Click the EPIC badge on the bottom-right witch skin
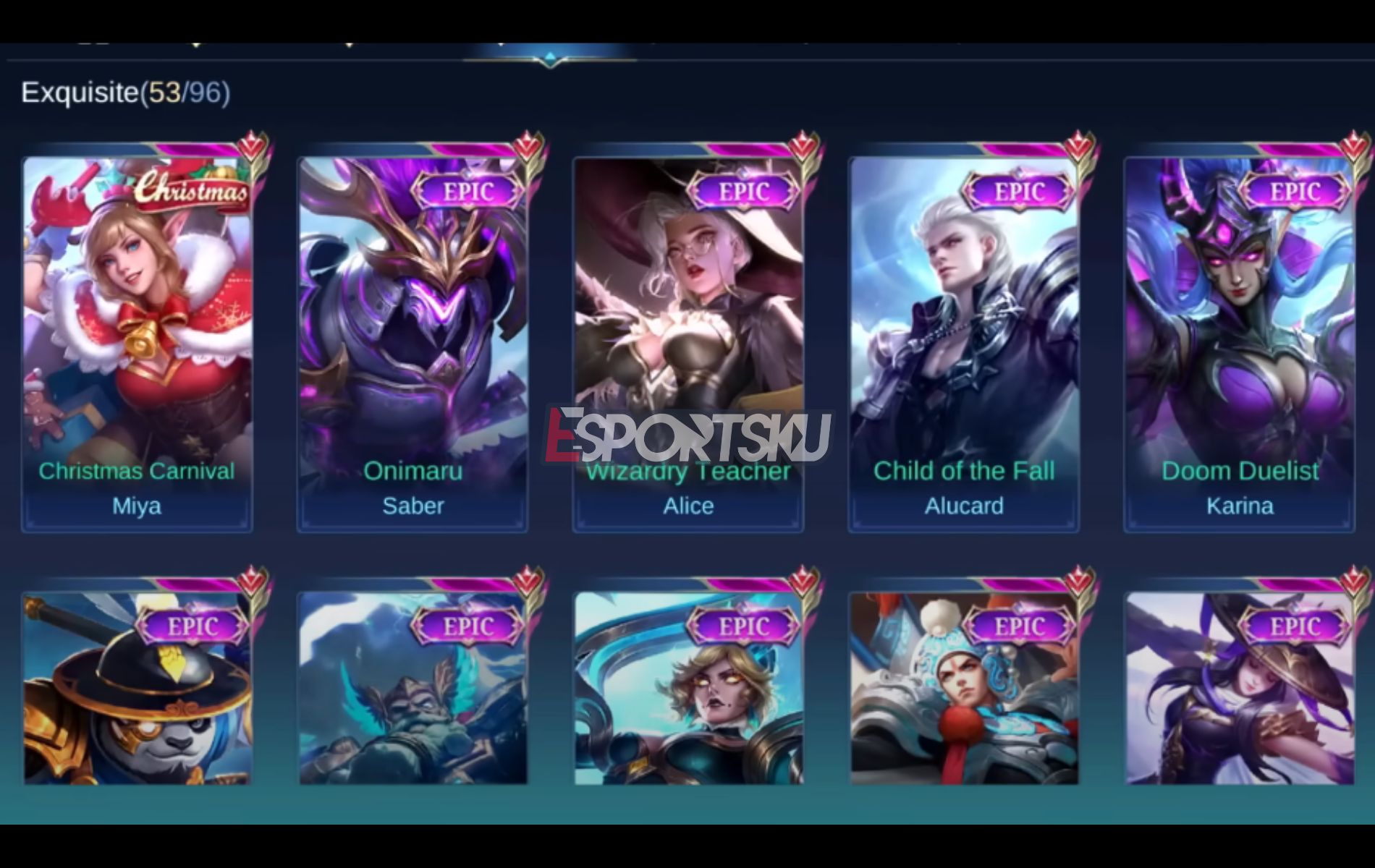The image size is (1375, 868). 1297,625
